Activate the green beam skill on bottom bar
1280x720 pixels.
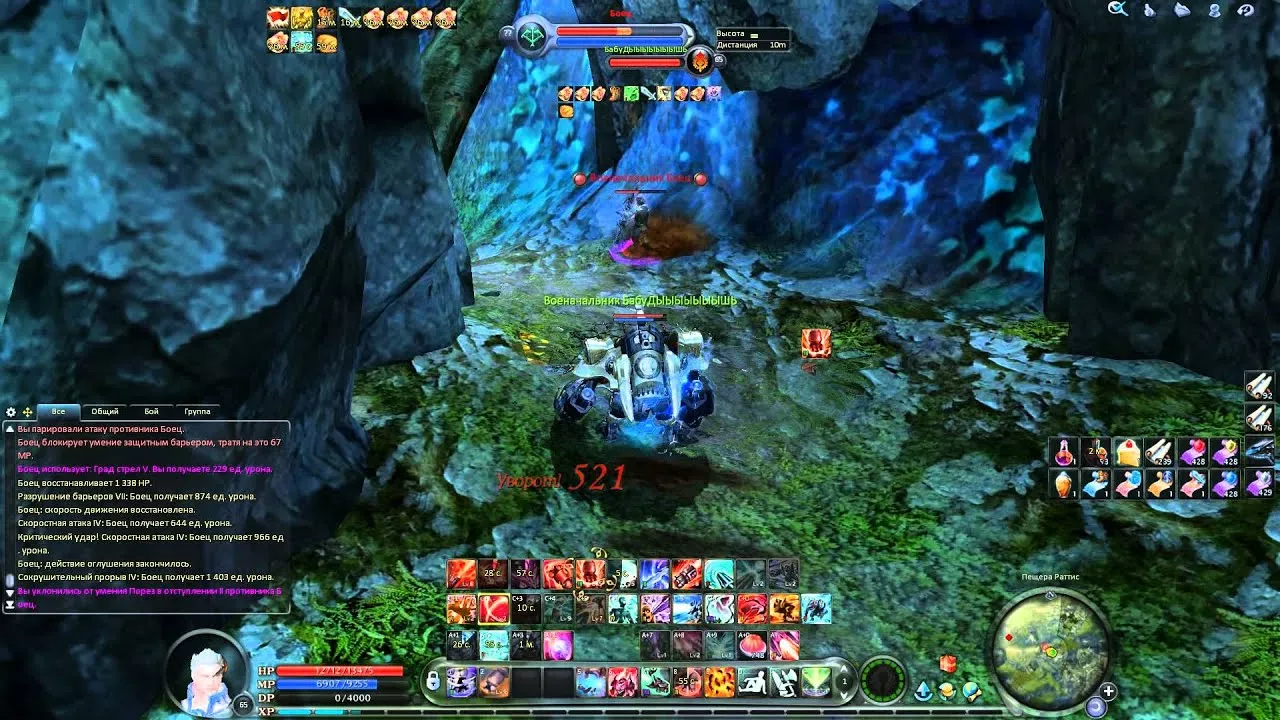click(816, 682)
